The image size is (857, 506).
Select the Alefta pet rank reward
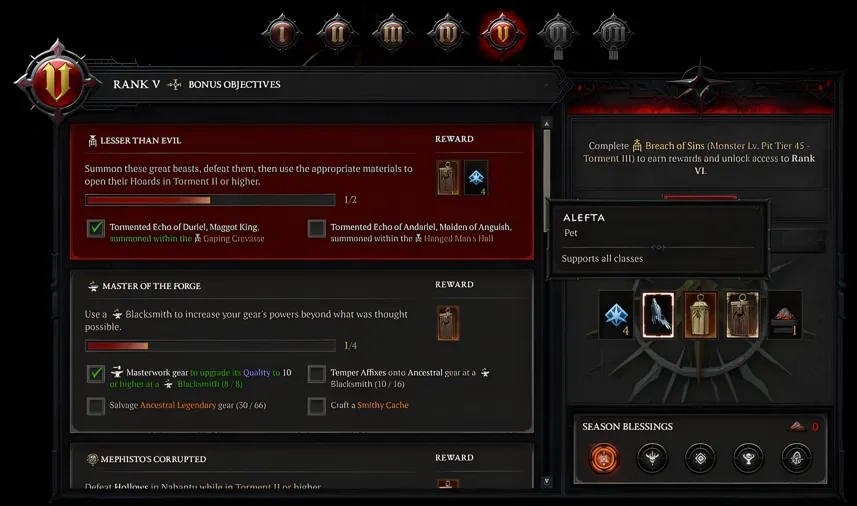657,315
